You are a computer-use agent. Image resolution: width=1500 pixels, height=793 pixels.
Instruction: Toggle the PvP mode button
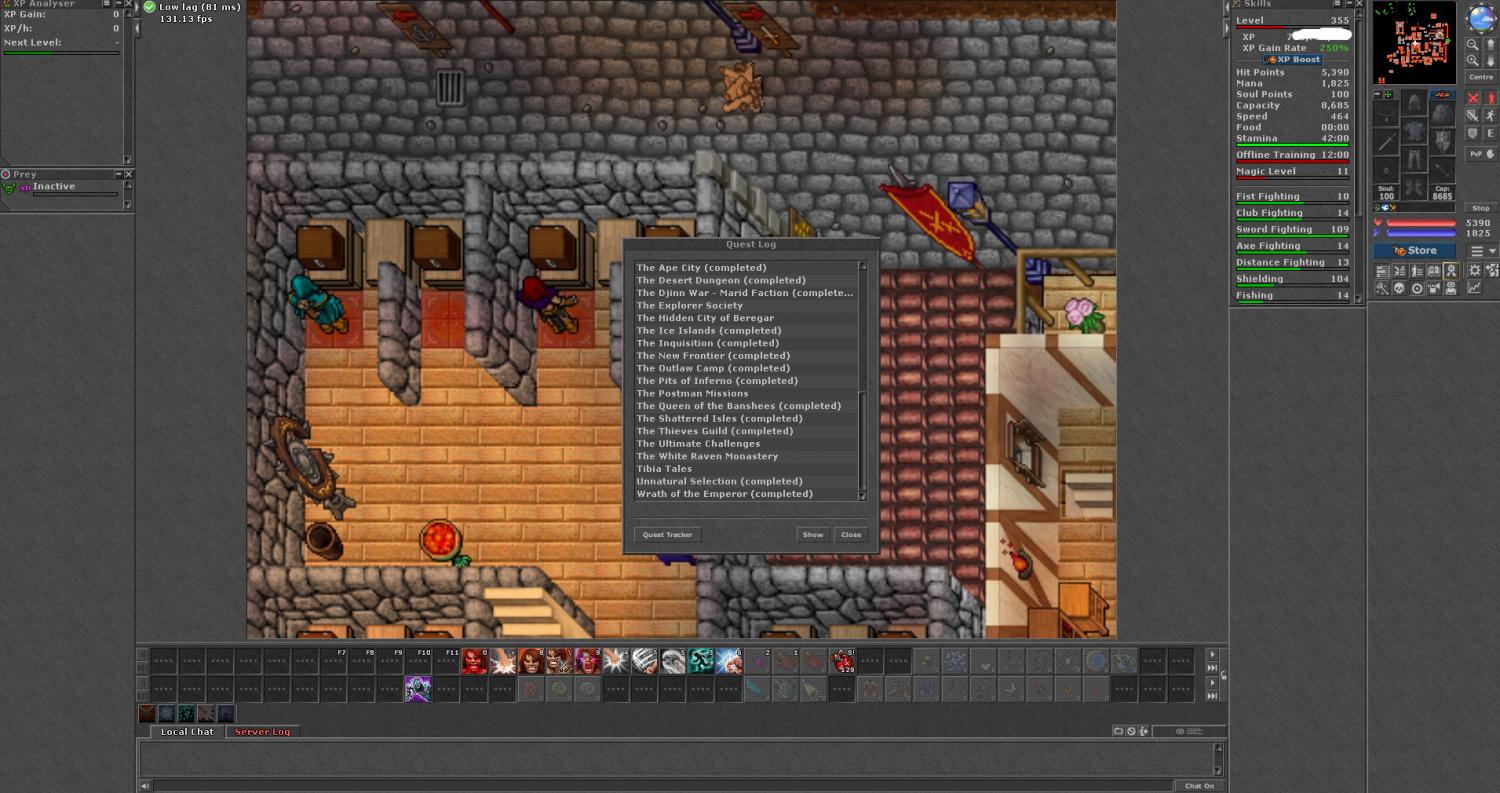tap(1481, 154)
